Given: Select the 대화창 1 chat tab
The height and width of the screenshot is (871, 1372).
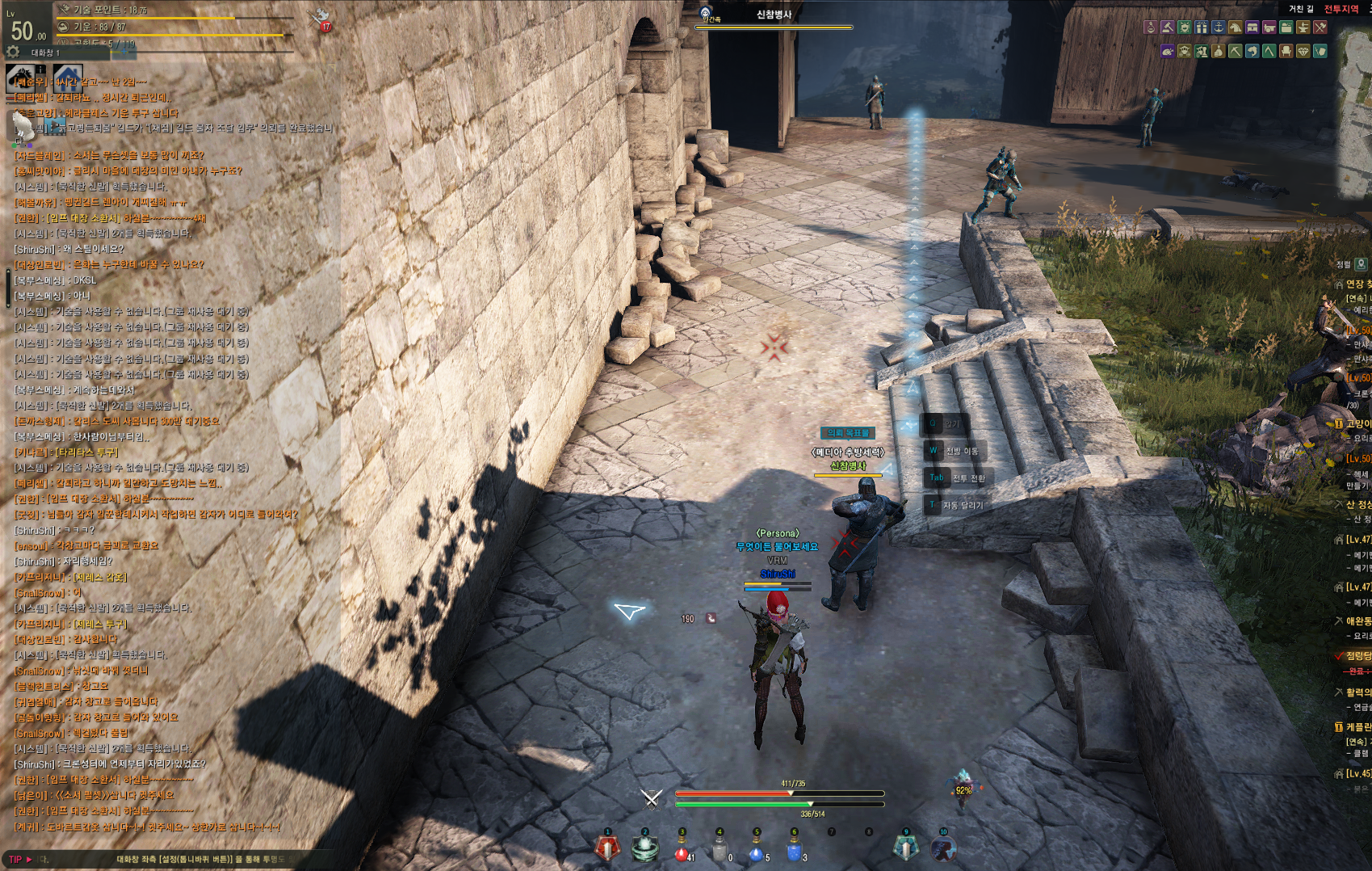Looking at the screenshot, I should tap(45, 53).
